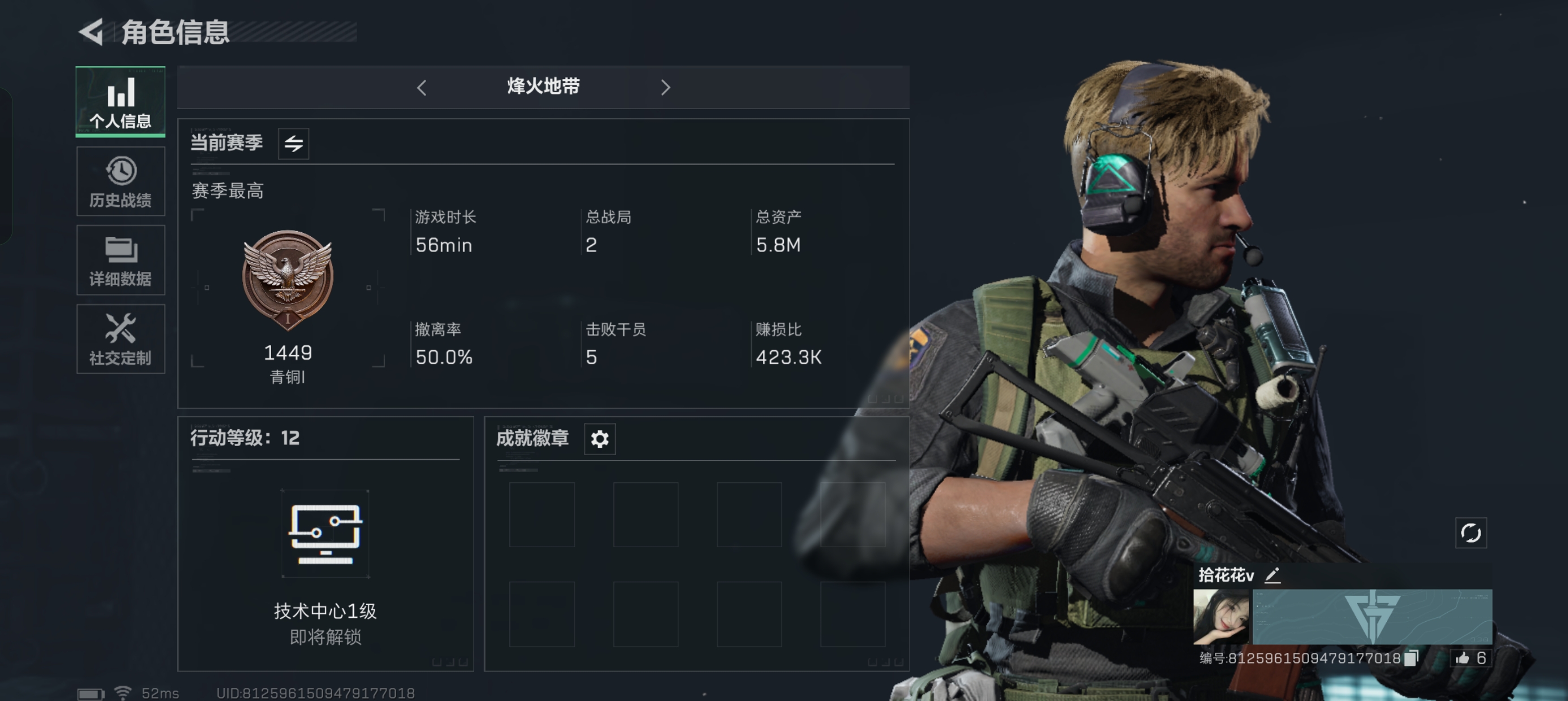Open the 历史战绩 tab
This screenshot has height=701, width=1568.
click(x=120, y=181)
